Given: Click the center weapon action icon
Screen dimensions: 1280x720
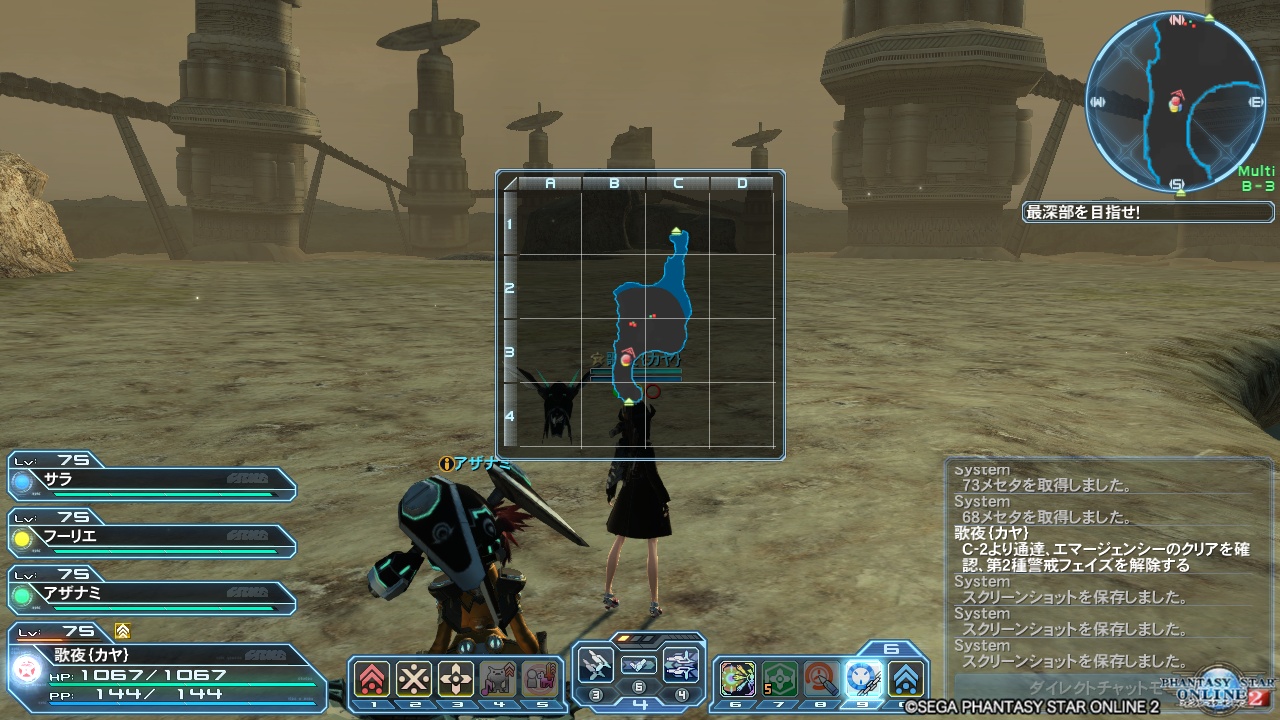Looking at the screenshot, I should pyautogui.click(x=638, y=665).
